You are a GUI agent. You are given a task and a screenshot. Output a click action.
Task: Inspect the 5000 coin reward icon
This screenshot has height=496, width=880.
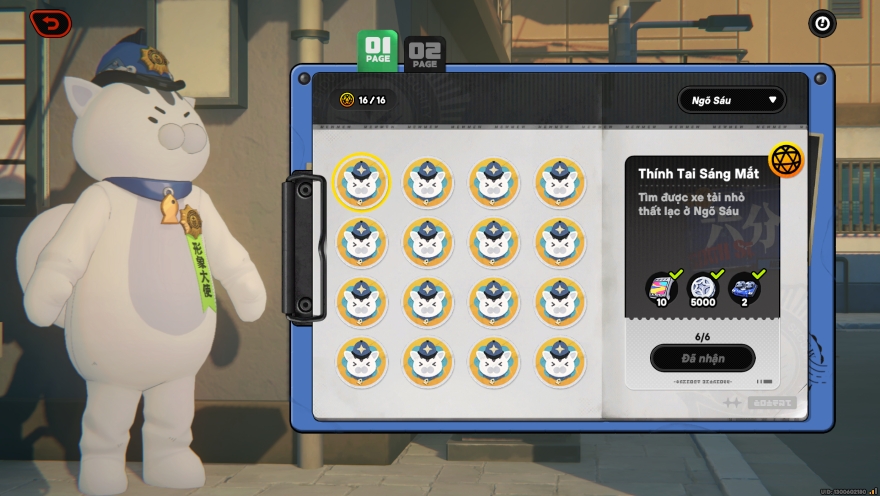pyautogui.click(x=702, y=289)
